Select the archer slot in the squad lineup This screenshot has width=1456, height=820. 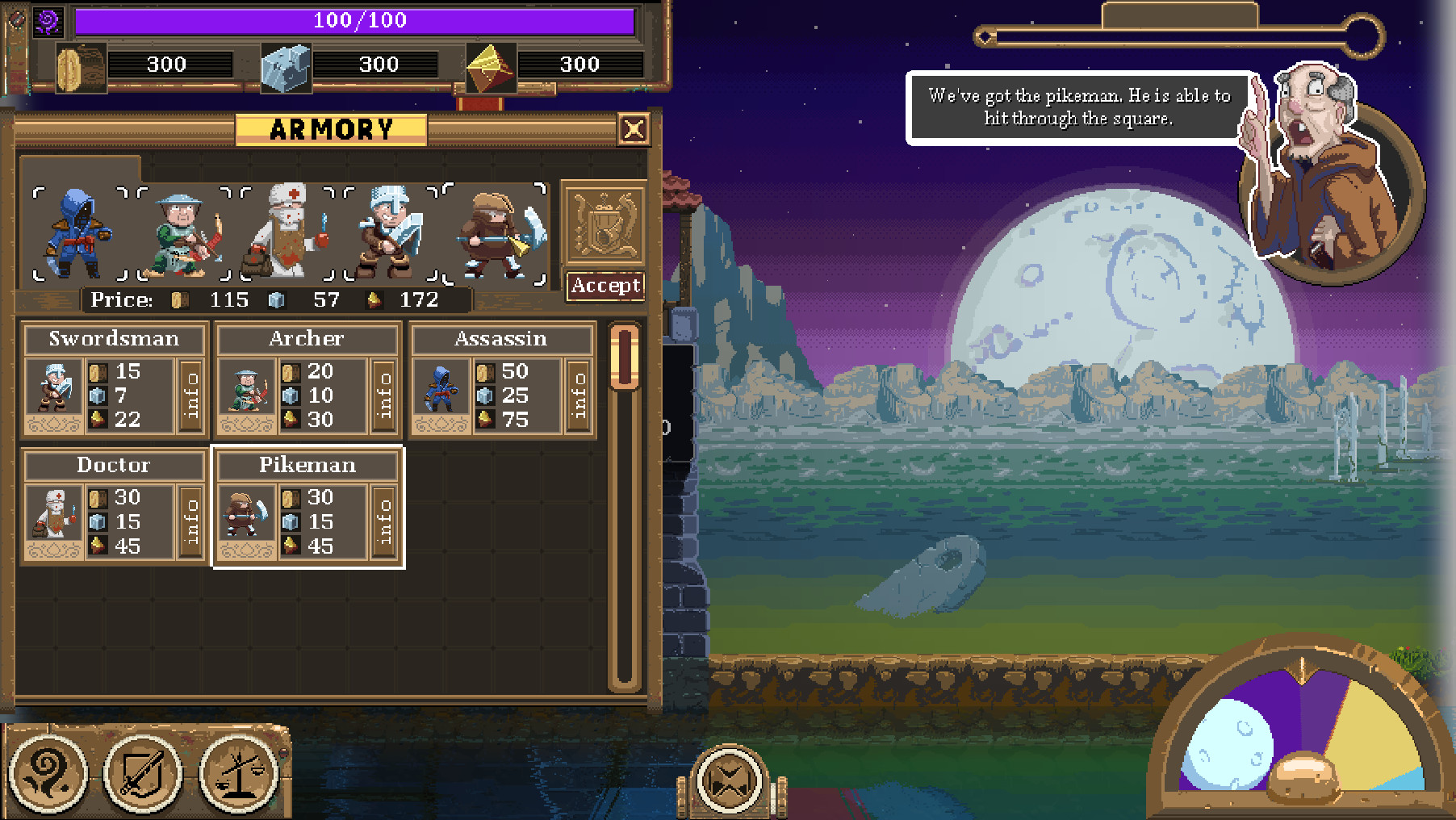coord(184,233)
